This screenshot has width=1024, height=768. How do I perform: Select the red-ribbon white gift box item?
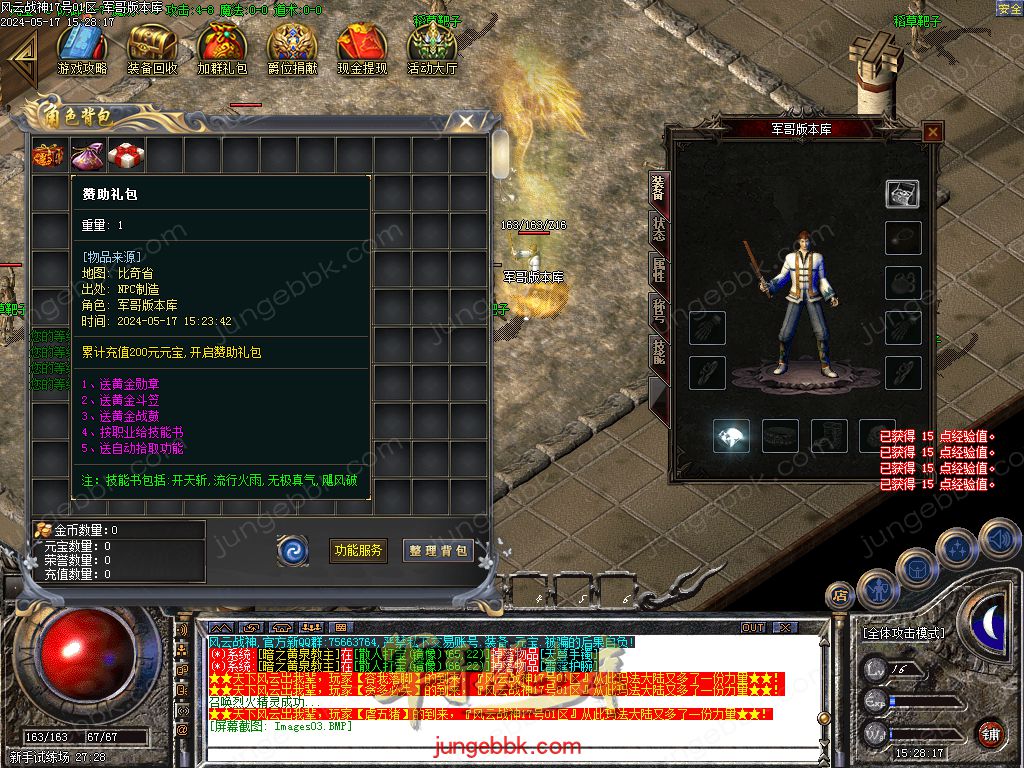tap(126, 156)
